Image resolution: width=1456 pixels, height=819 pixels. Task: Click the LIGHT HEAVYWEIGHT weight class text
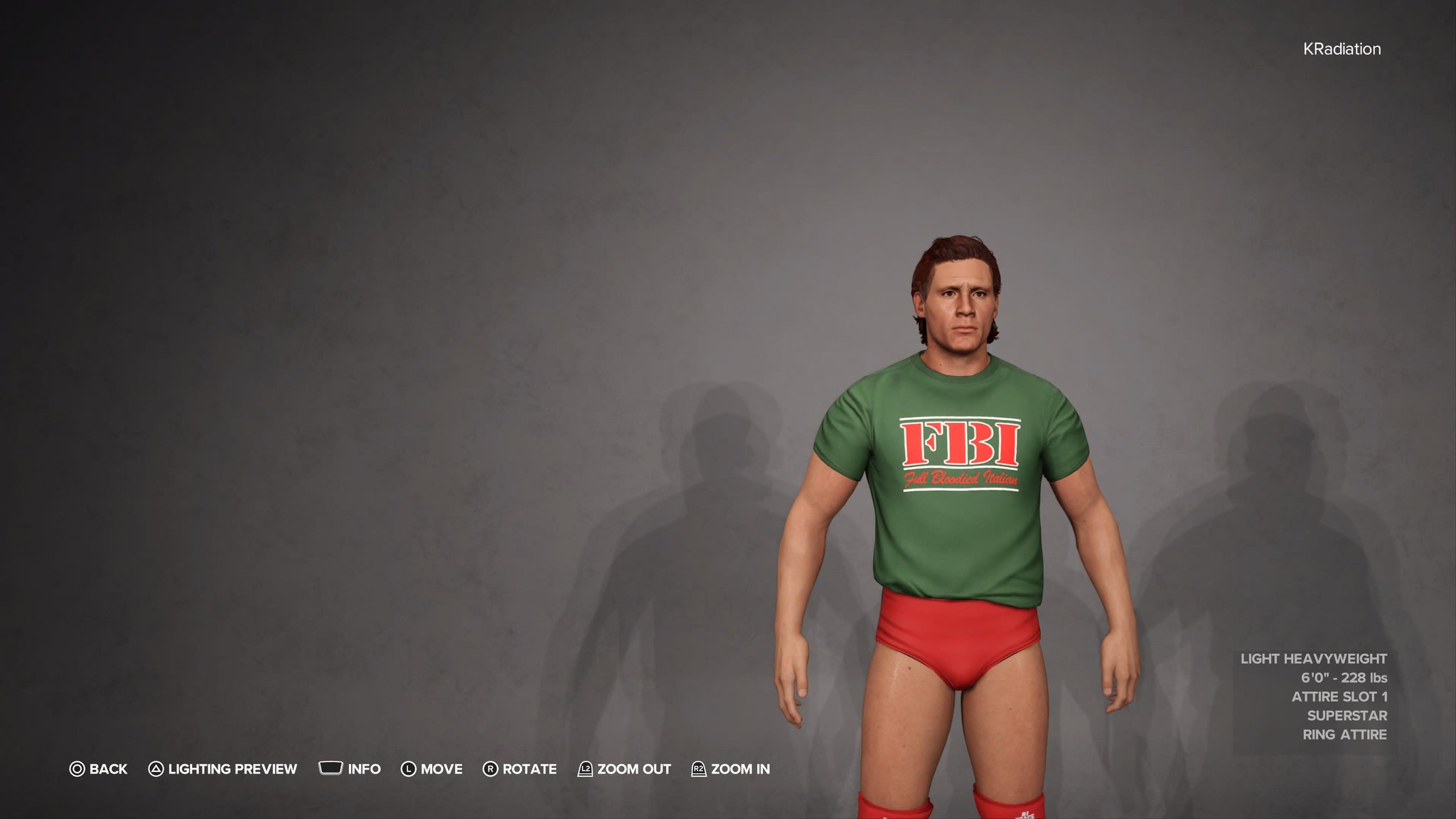(1315, 659)
